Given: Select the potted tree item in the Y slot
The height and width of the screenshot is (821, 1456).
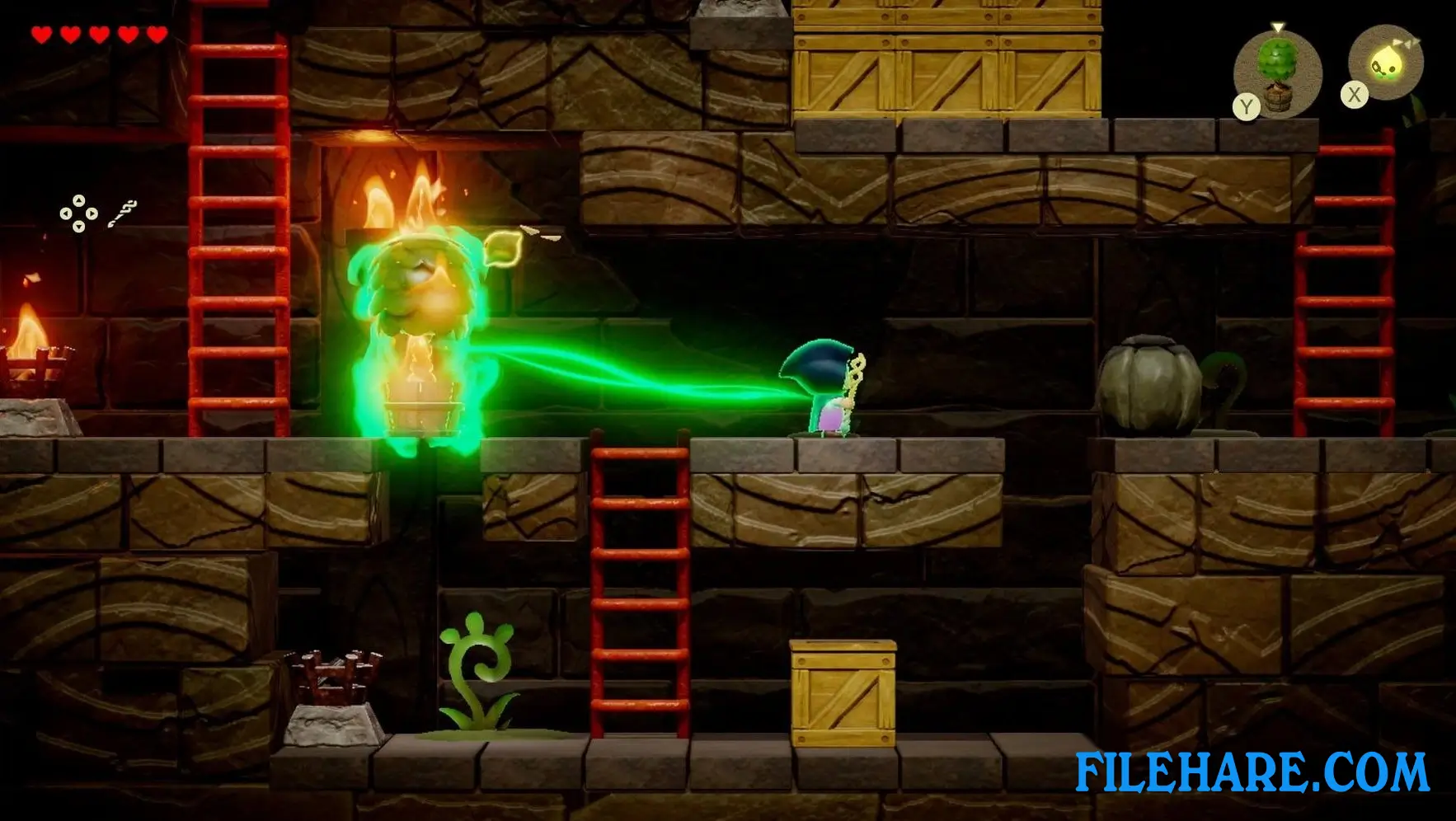Looking at the screenshot, I should pyautogui.click(x=1277, y=73).
